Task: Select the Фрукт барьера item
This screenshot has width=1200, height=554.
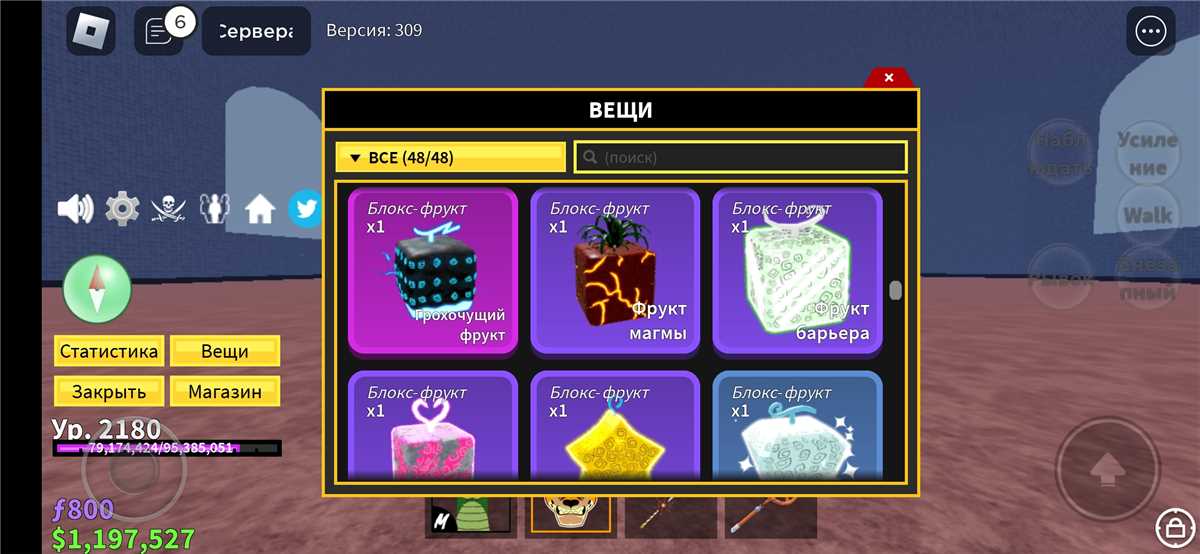Action: (x=797, y=271)
